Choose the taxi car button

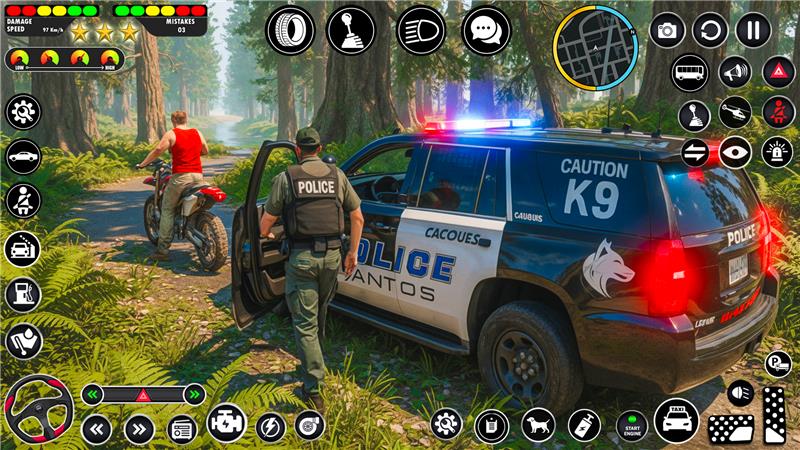[677, 420]
